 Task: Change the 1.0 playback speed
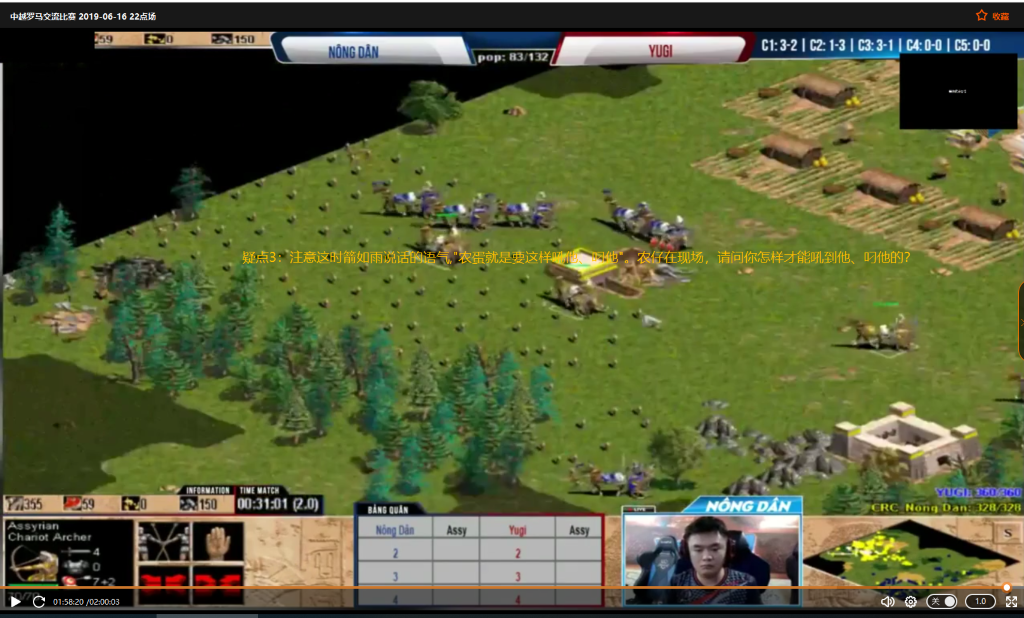coord(980,602)
